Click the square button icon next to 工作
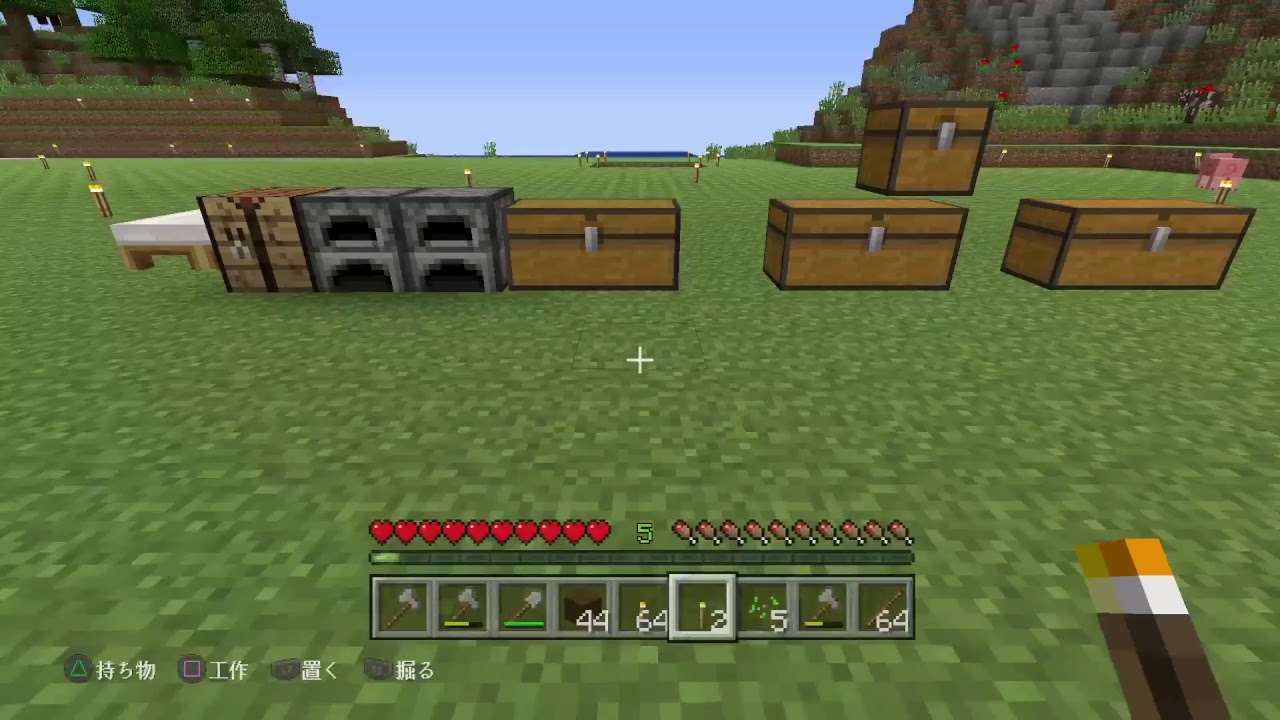1280x720 pixels. (x=192, y=670)
